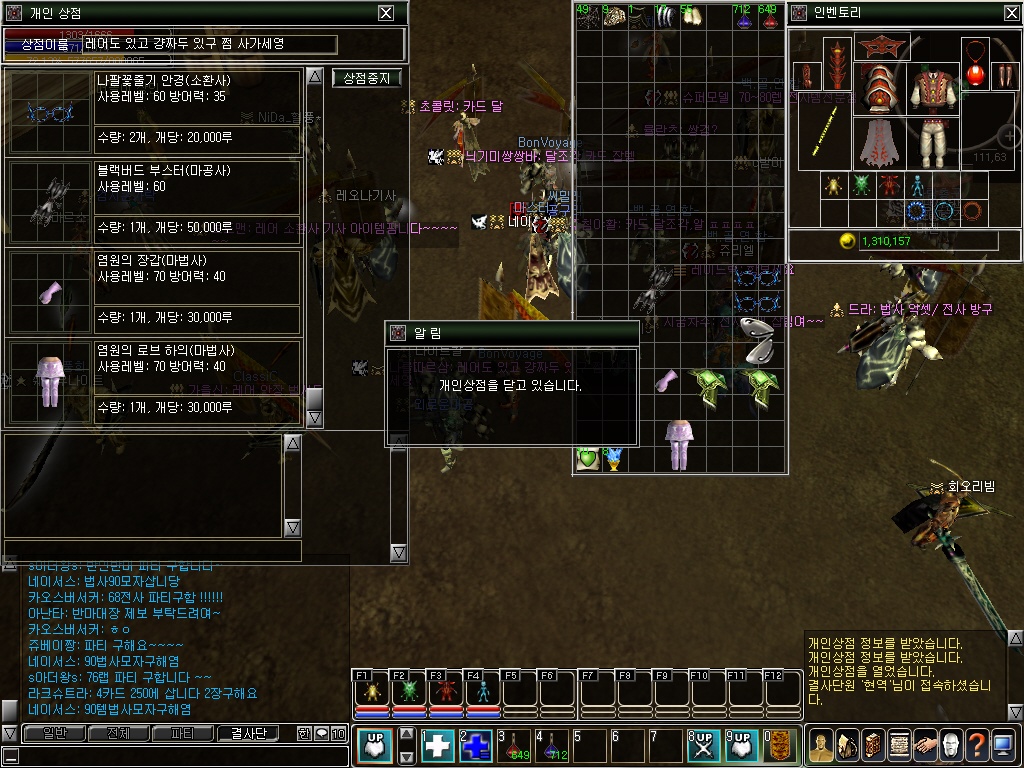Select the equipped red mask slot
Image resolution: width=1024 pixels, height=768 pixels.
click(x=881, y=46)
